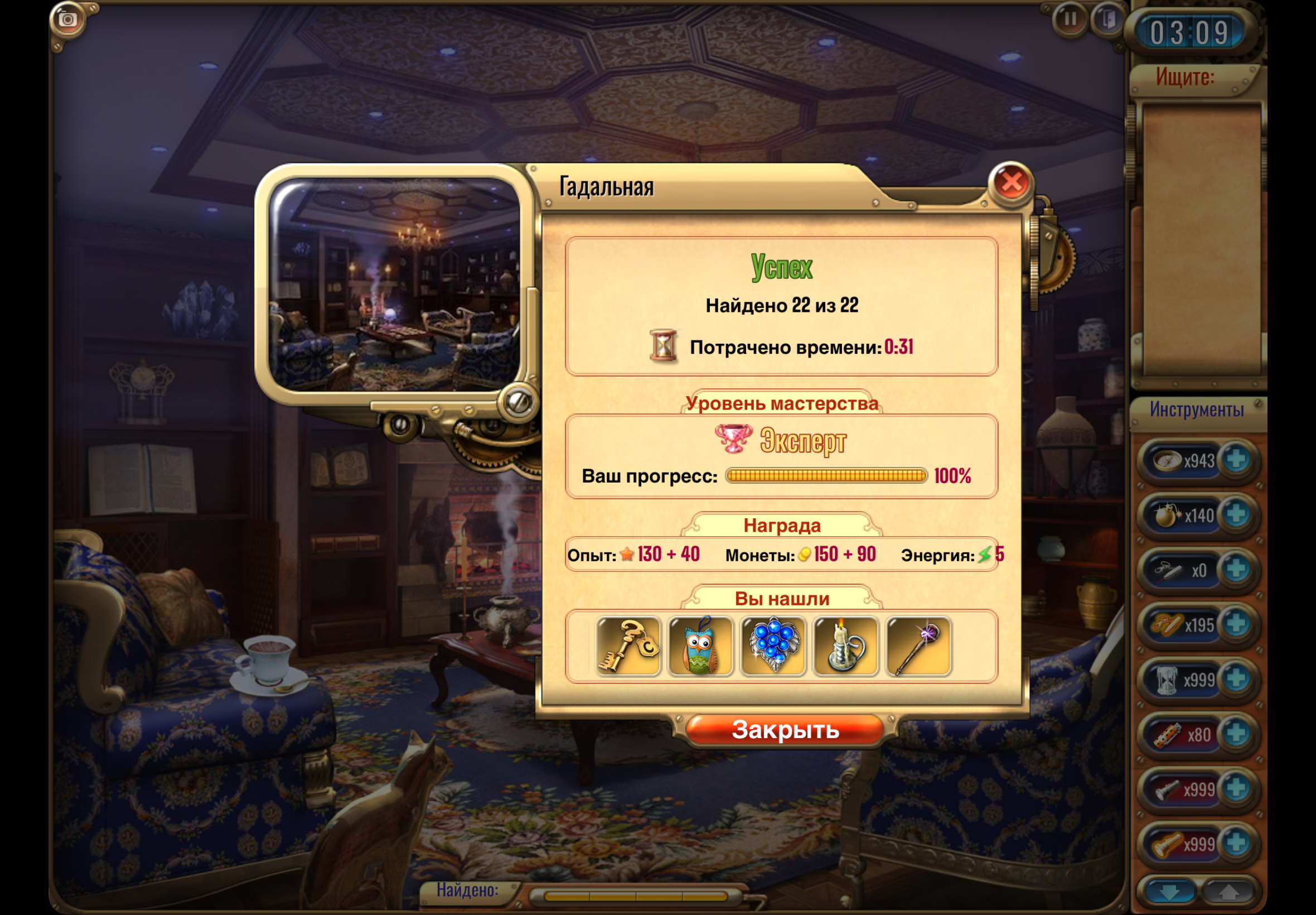Viewport: 1316px width, 915px height.
Task: Exit the room via the door icon
Action: coord(1109,20)
